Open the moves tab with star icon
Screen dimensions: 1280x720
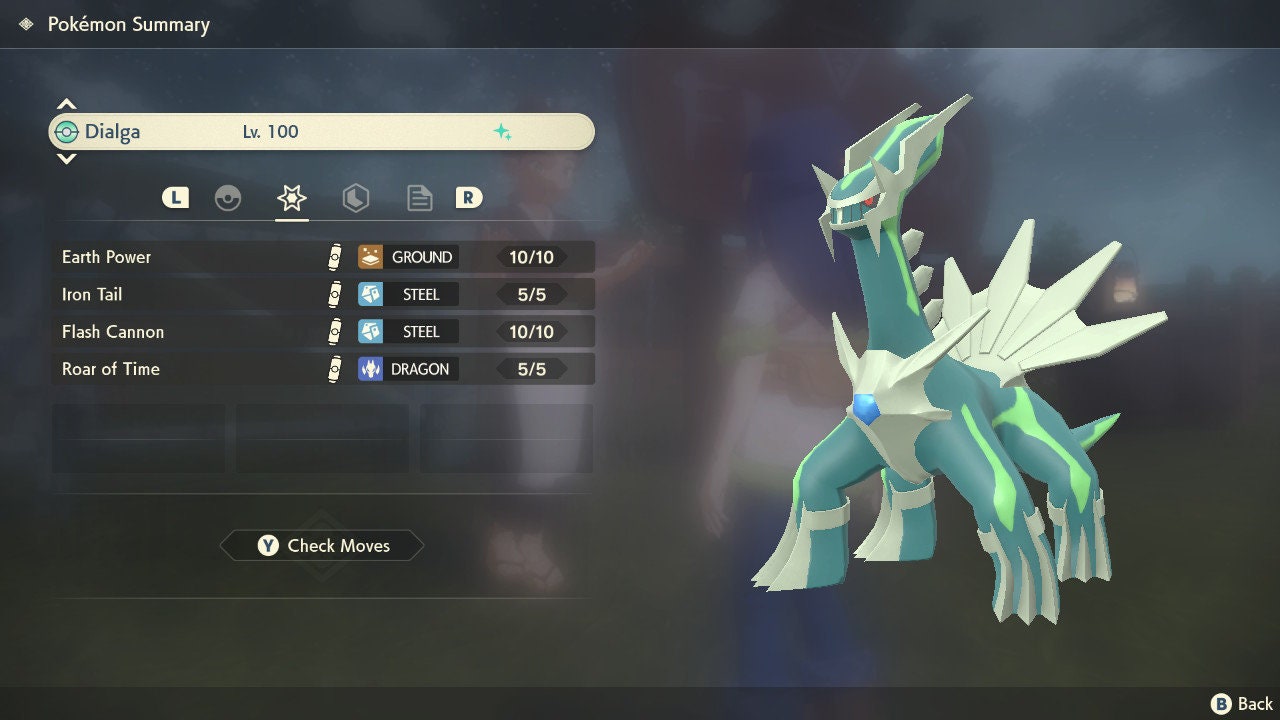291,198
